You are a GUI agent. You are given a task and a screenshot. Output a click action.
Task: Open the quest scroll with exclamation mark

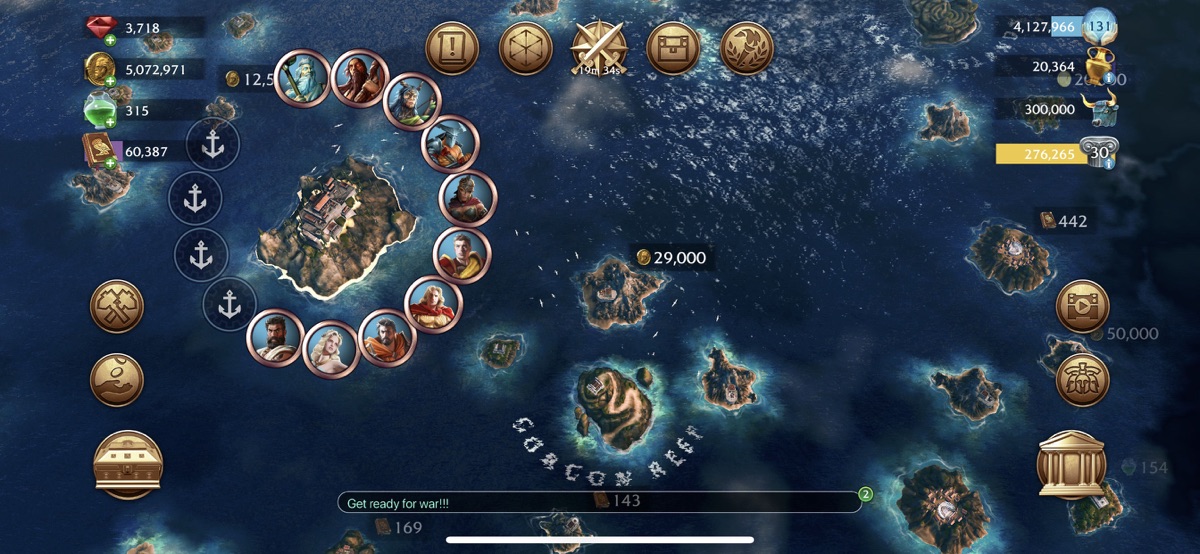point(452,48)
